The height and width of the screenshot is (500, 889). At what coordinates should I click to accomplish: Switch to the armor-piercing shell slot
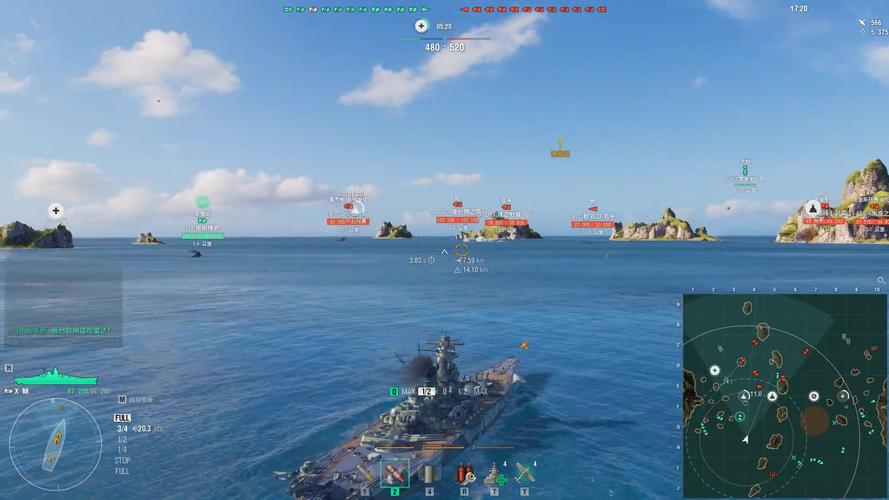[395, 473]
